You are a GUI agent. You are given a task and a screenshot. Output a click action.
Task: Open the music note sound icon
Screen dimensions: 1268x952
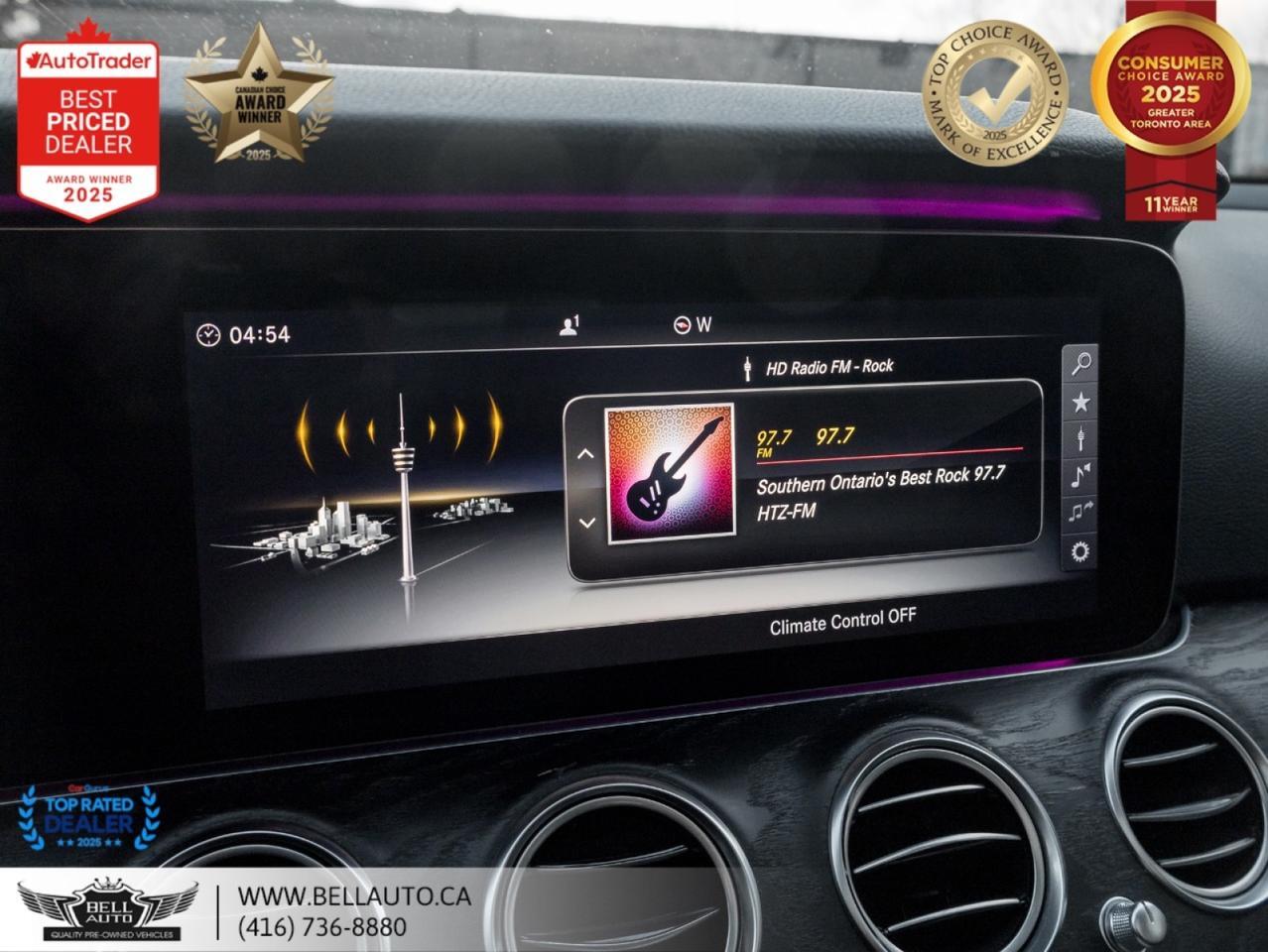click(x=1080, y=476)
